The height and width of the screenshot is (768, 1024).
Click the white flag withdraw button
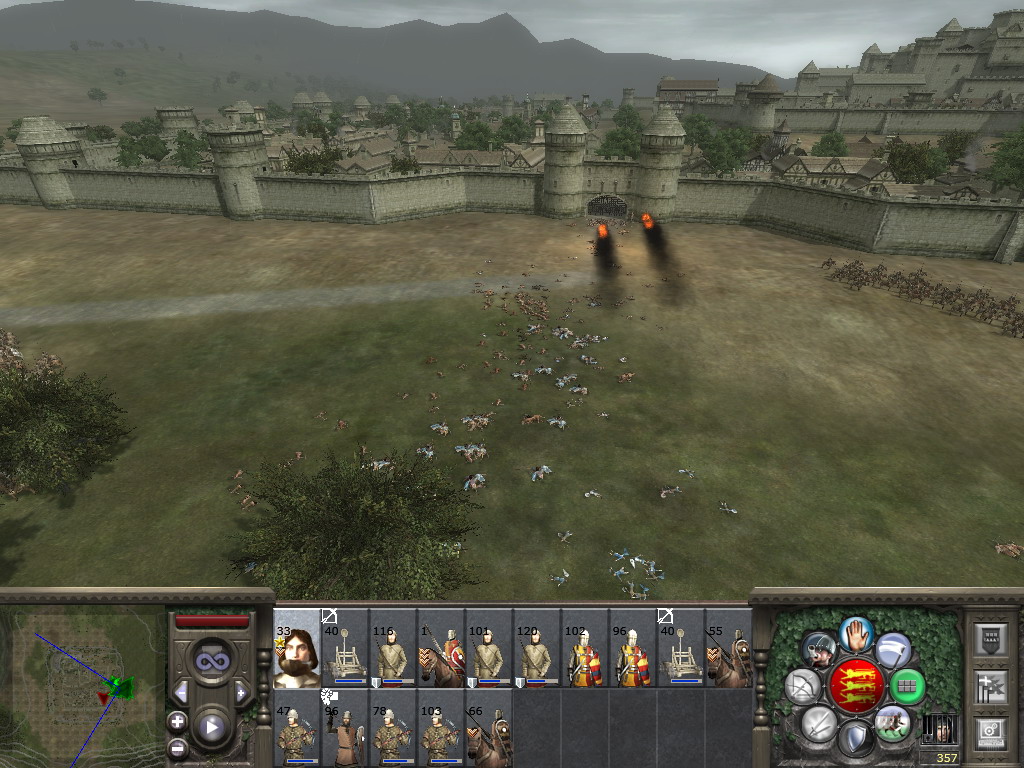(x=893, y=650)
